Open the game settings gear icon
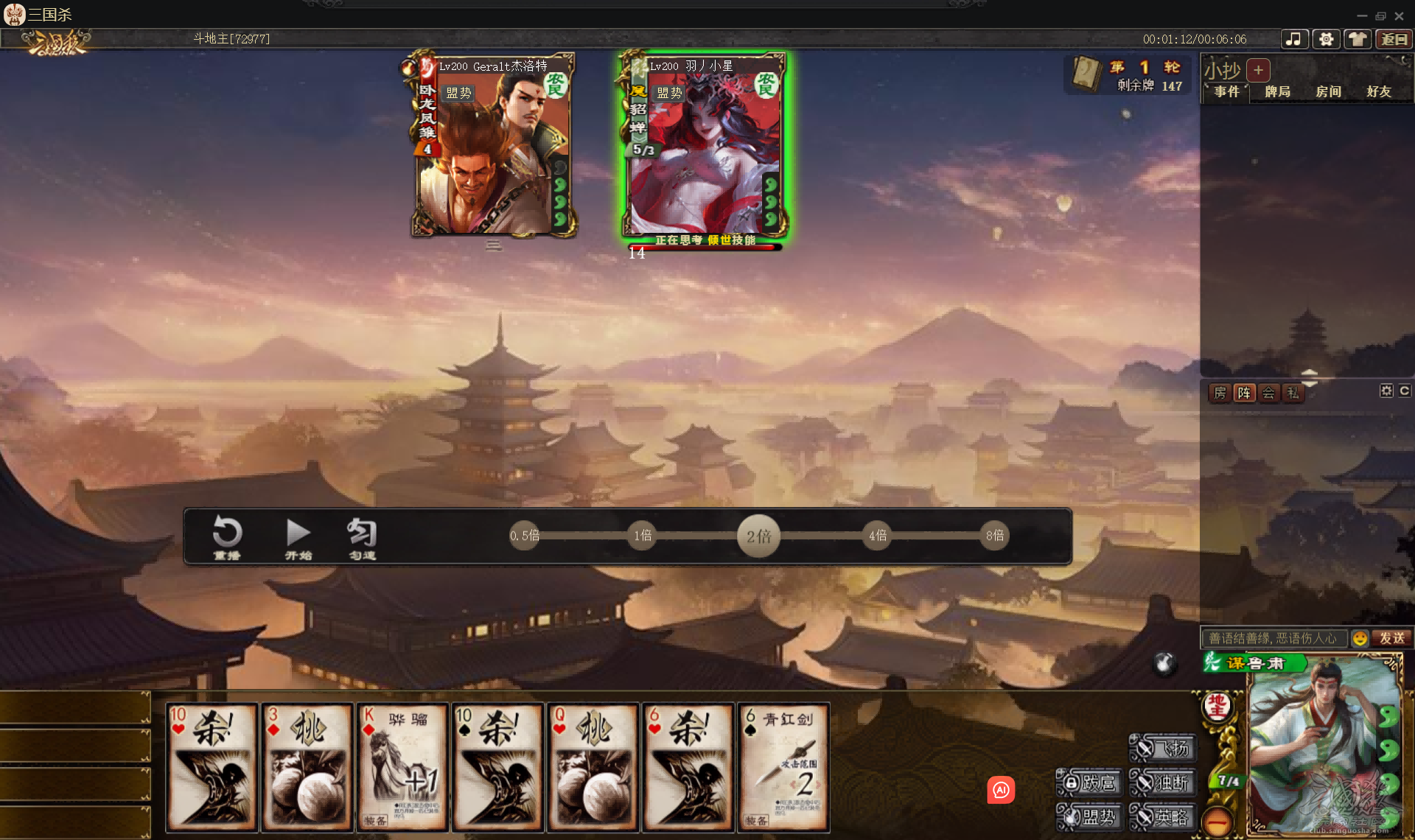The height and width of the screenshot is (840, 1415). [x=1326, y=39]
